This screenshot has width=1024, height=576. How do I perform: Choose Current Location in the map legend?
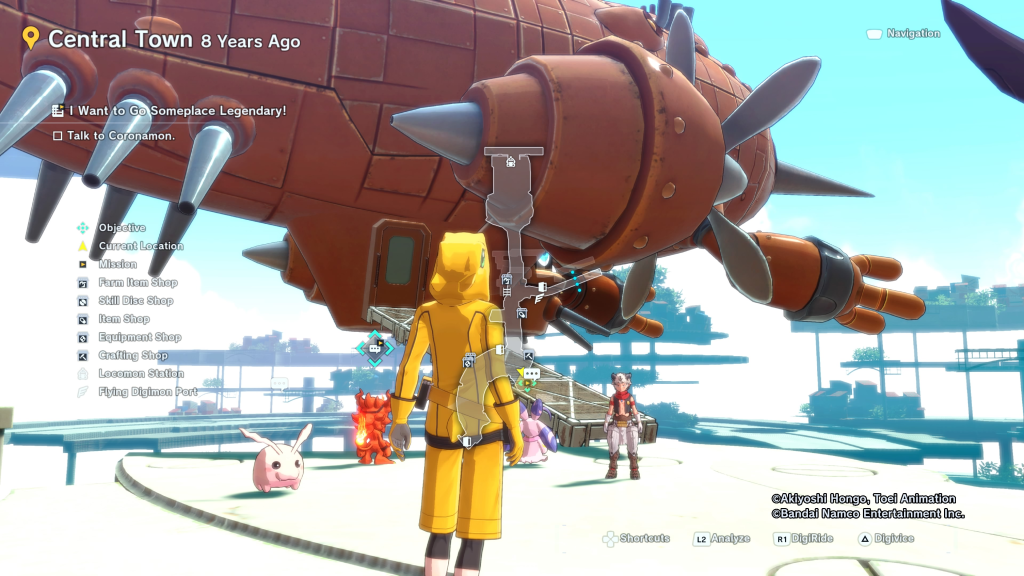tap(140, 246)
